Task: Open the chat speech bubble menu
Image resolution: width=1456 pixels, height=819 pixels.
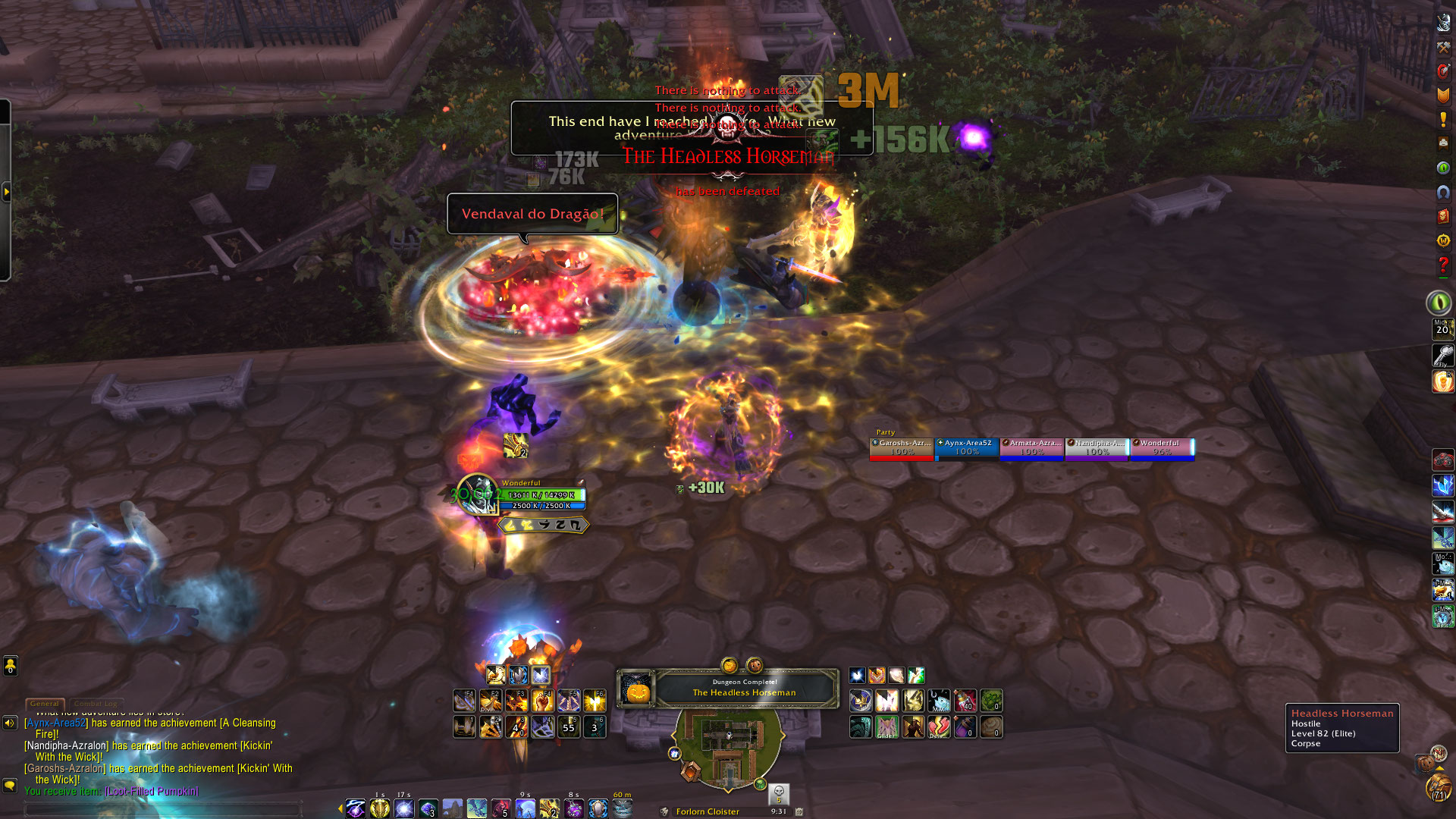Action: pos(10,785)
